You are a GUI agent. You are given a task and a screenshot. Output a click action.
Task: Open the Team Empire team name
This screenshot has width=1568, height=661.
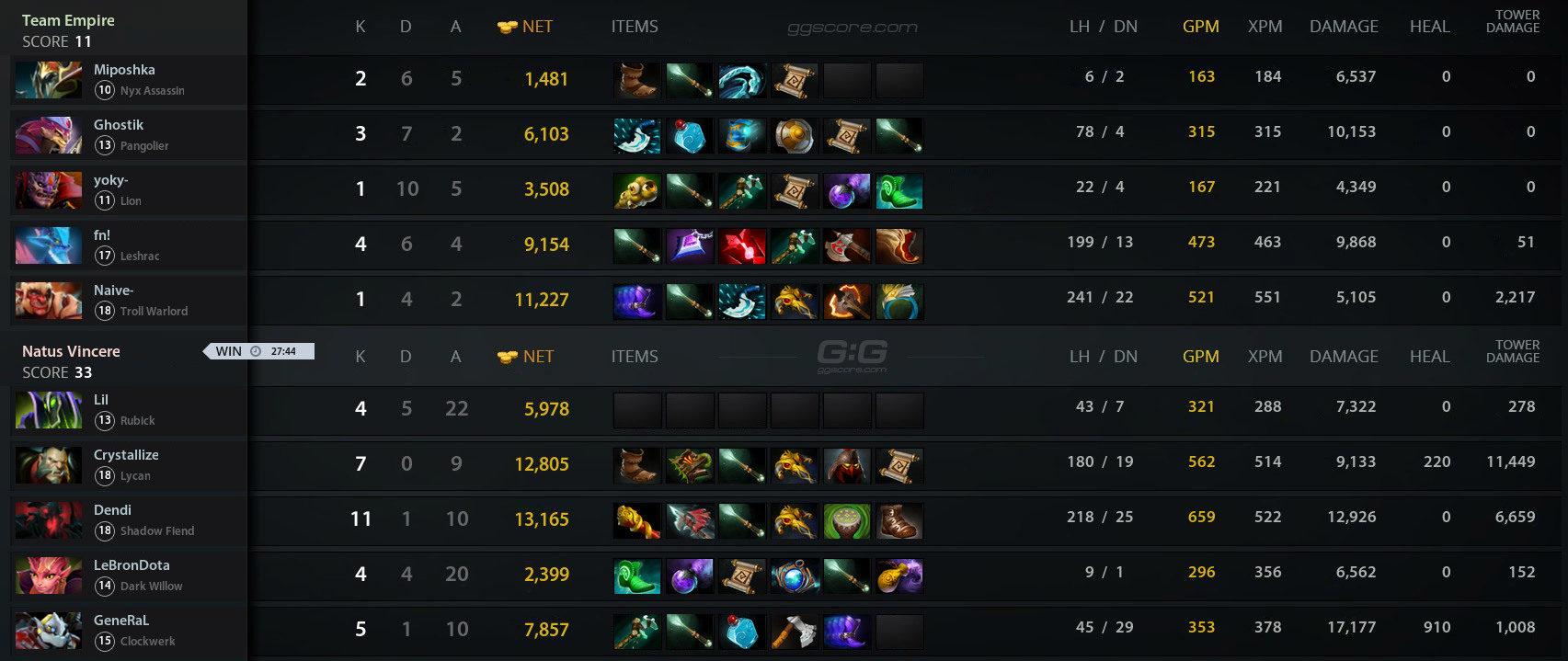click(x=68, y=20)
